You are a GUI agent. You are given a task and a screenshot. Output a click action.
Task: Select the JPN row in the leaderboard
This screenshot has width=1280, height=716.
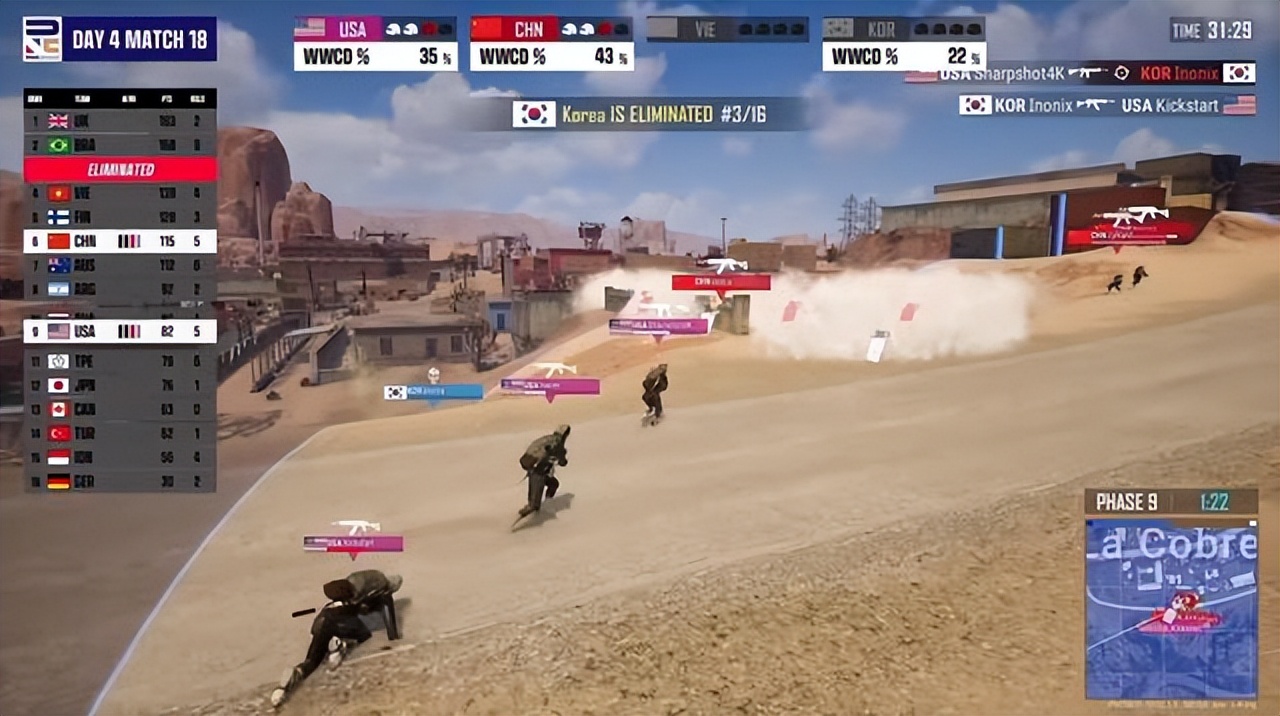coord(120,385)
